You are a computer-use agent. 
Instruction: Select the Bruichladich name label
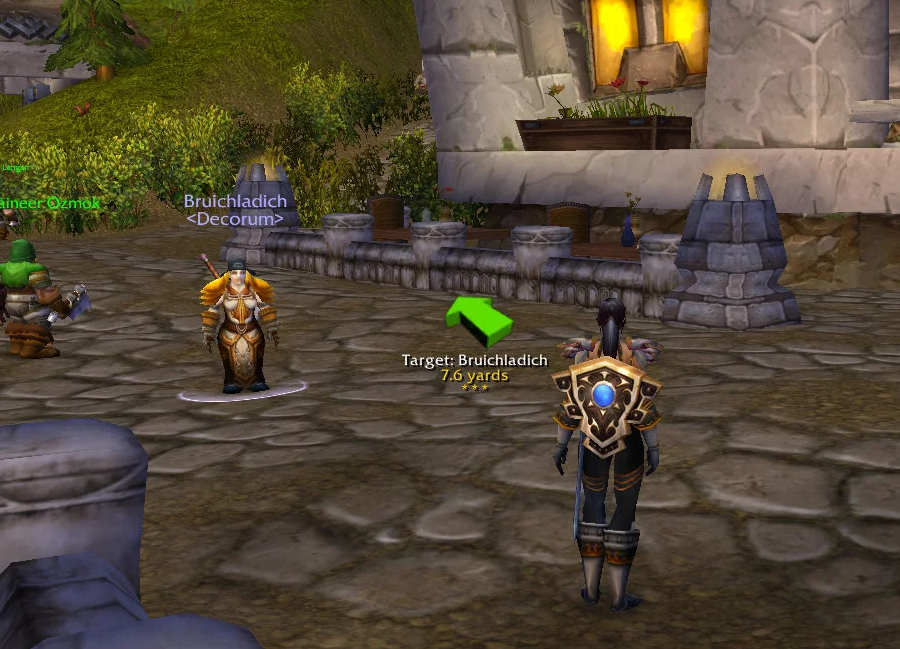[x=235, y=201]
